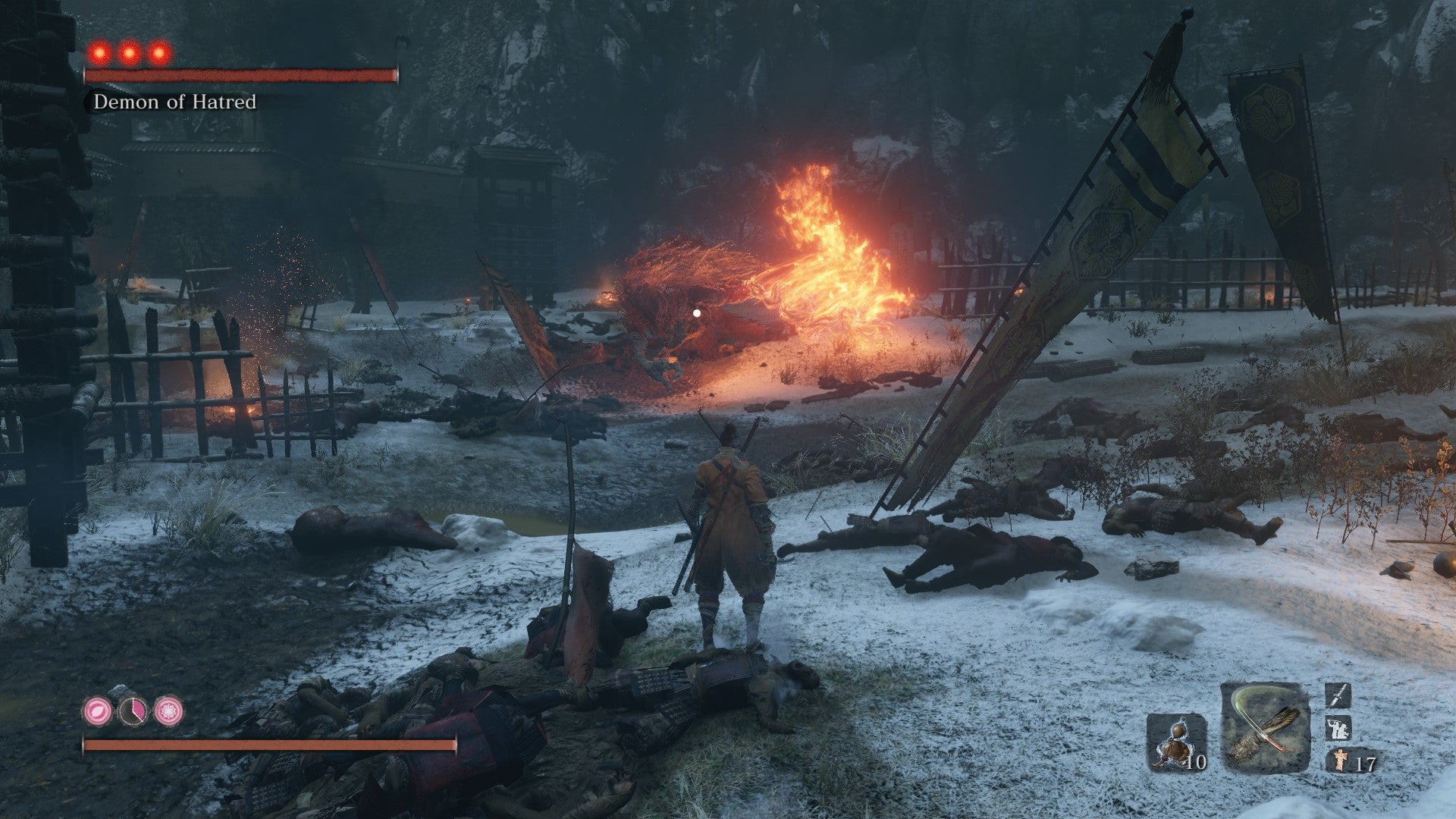
Task: Toggle the second red deathblow marker
Action: [x=128, y=52]
